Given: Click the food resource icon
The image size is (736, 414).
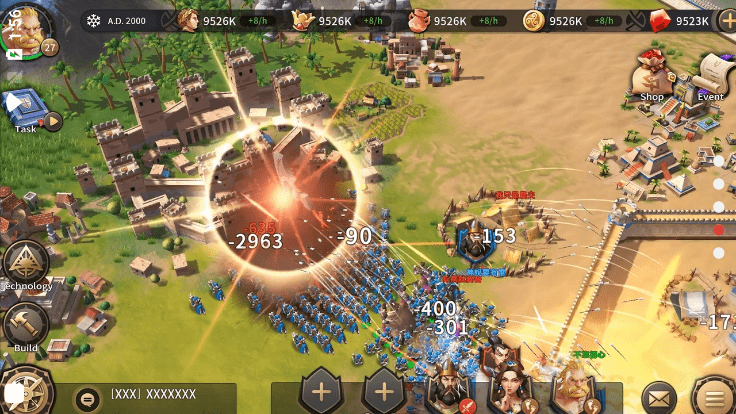Looking at the screenshot, I should coord(420,20).
